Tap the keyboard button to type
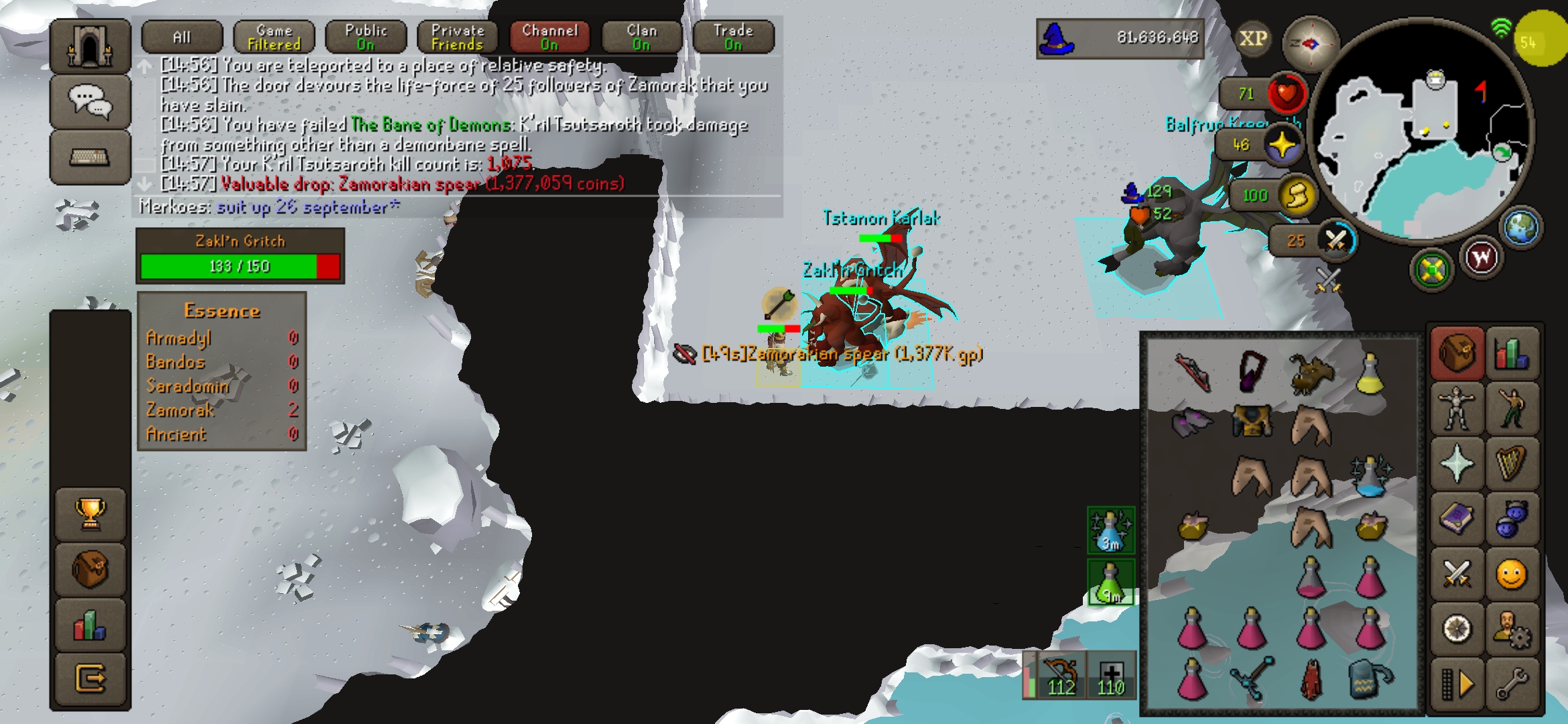The width and height of the screenshot is (1568, 724). pyautogui.click(x=90, y=158)
